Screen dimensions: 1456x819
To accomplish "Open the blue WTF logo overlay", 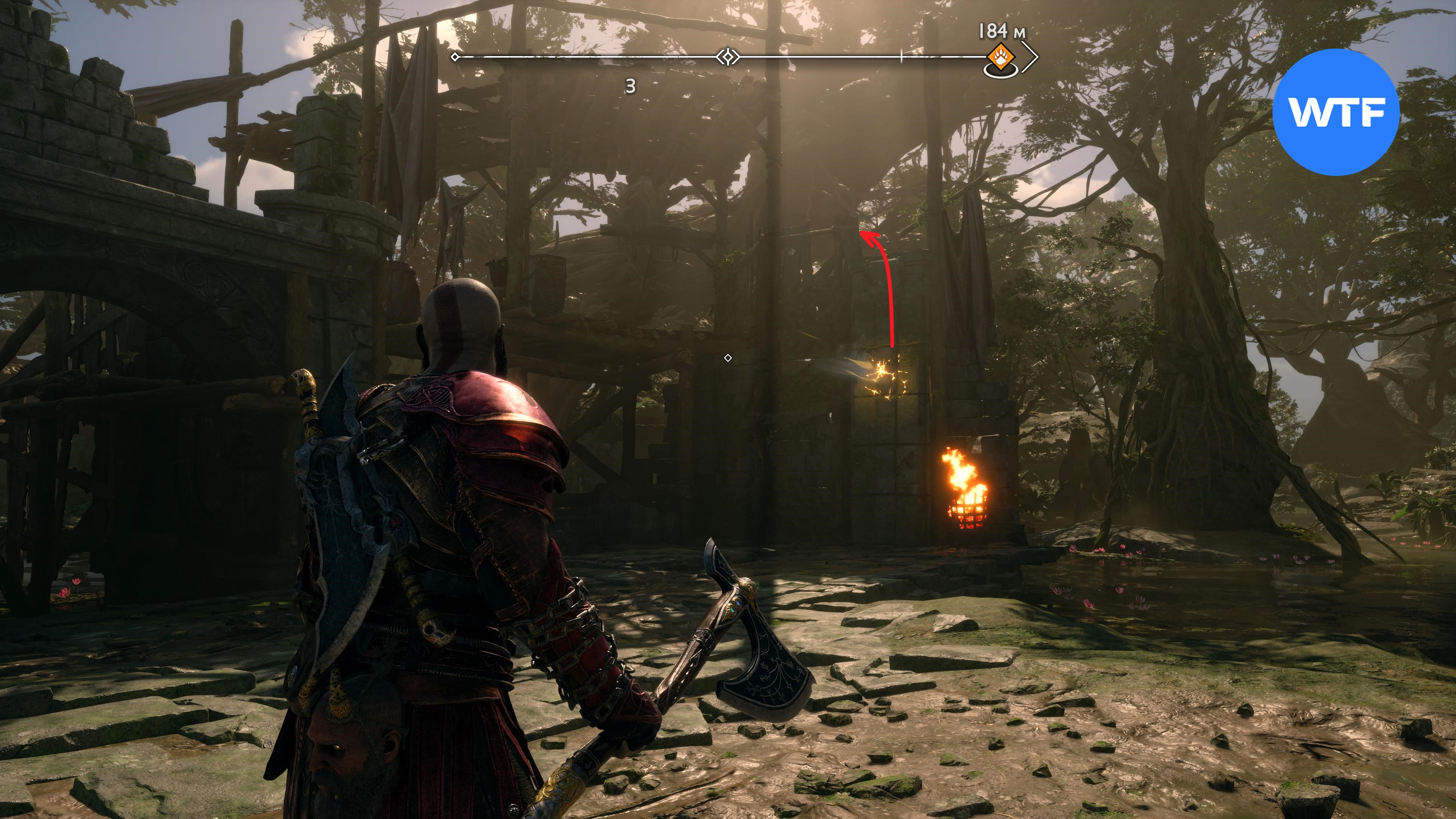I will [x=1335, y=112].
